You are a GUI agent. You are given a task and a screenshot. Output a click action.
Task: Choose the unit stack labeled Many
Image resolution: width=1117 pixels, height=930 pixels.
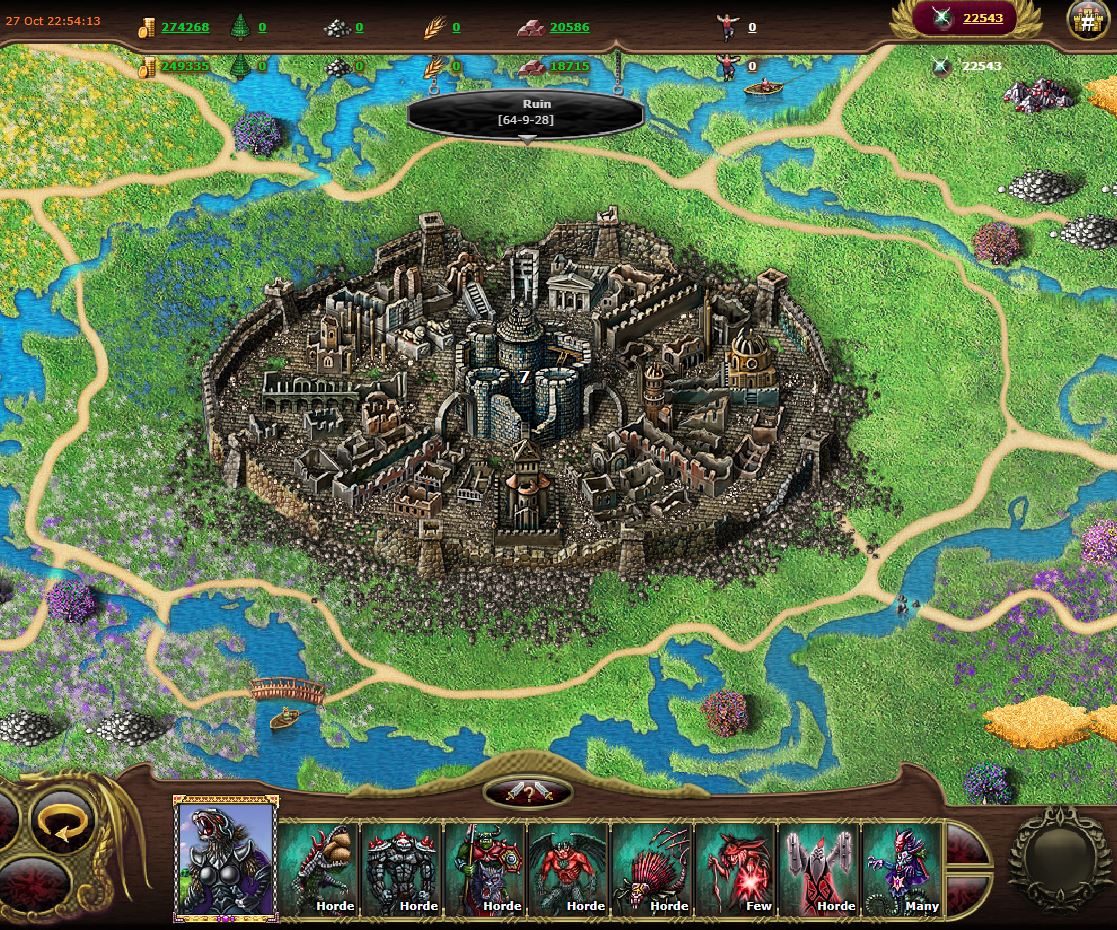902,868
